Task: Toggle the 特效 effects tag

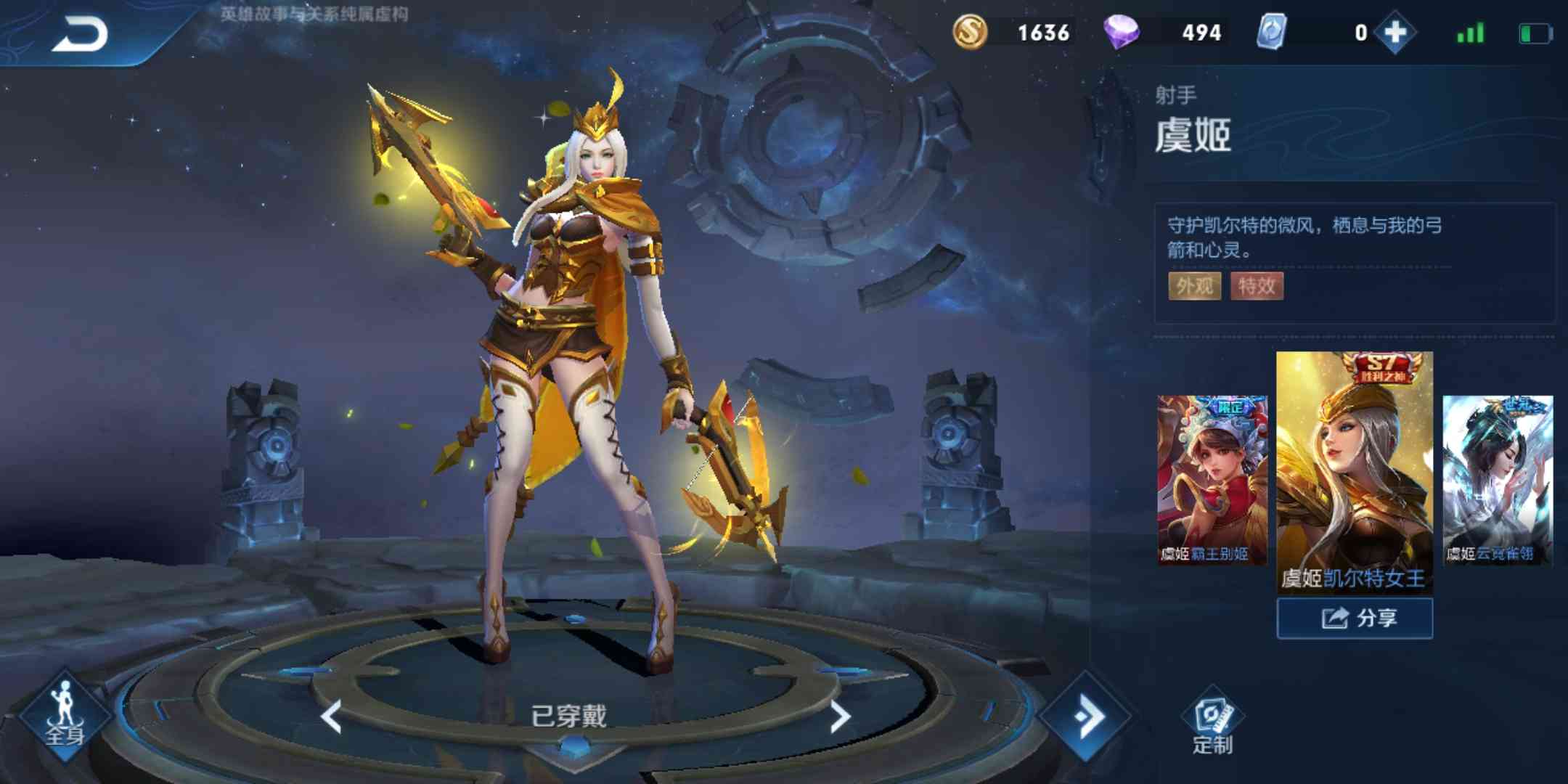Action: click(x=1258, y=287)
